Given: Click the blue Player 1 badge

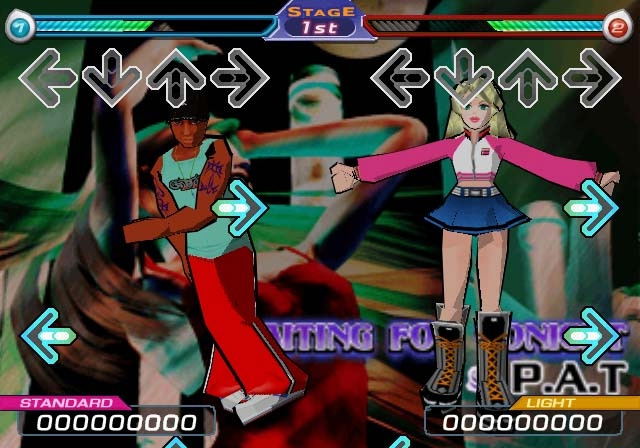Looking at the screenshot, I should click(18, 28).
